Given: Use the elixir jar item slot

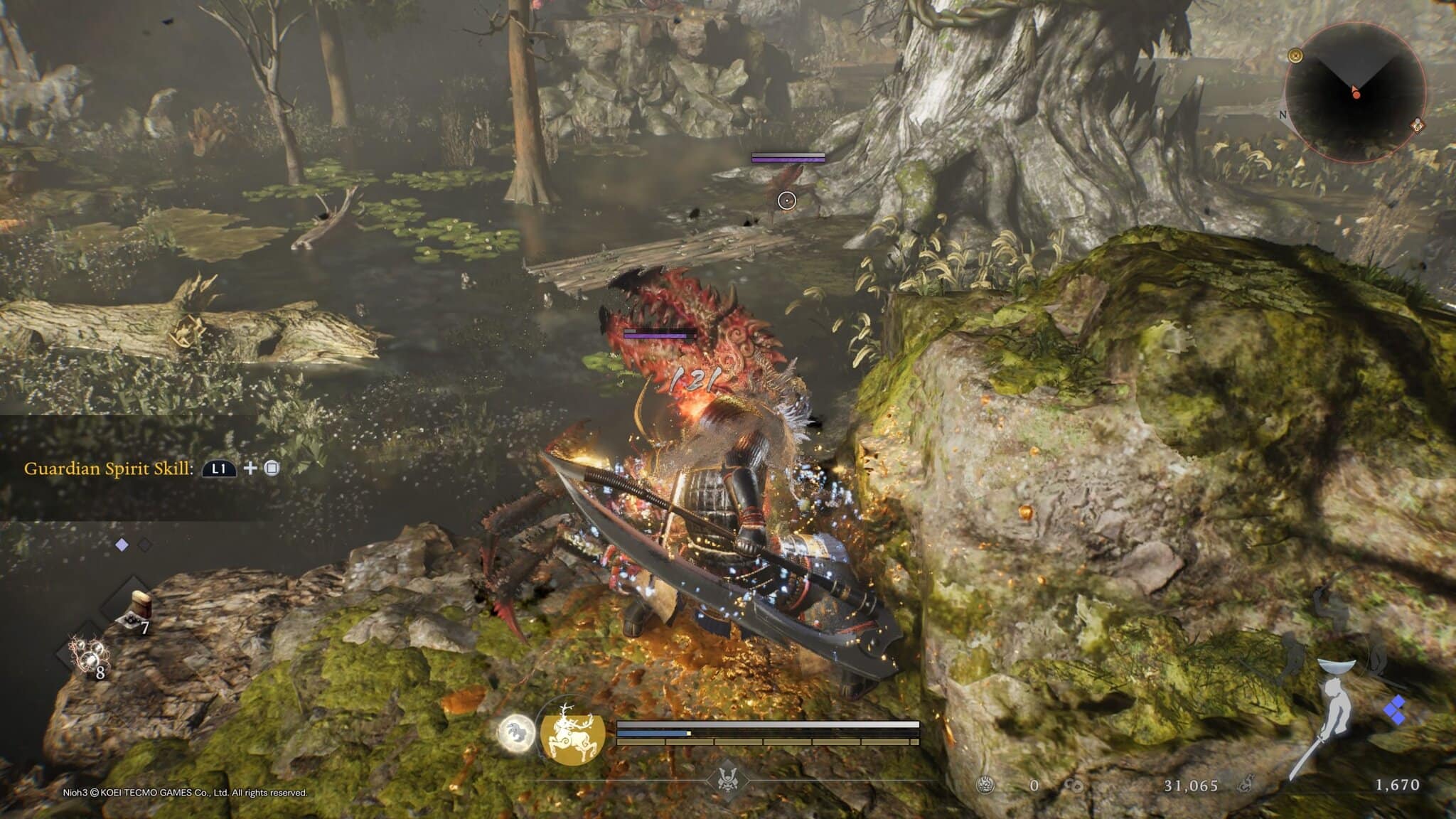Looking at the screenshot, I should click(x=134, y=610).
